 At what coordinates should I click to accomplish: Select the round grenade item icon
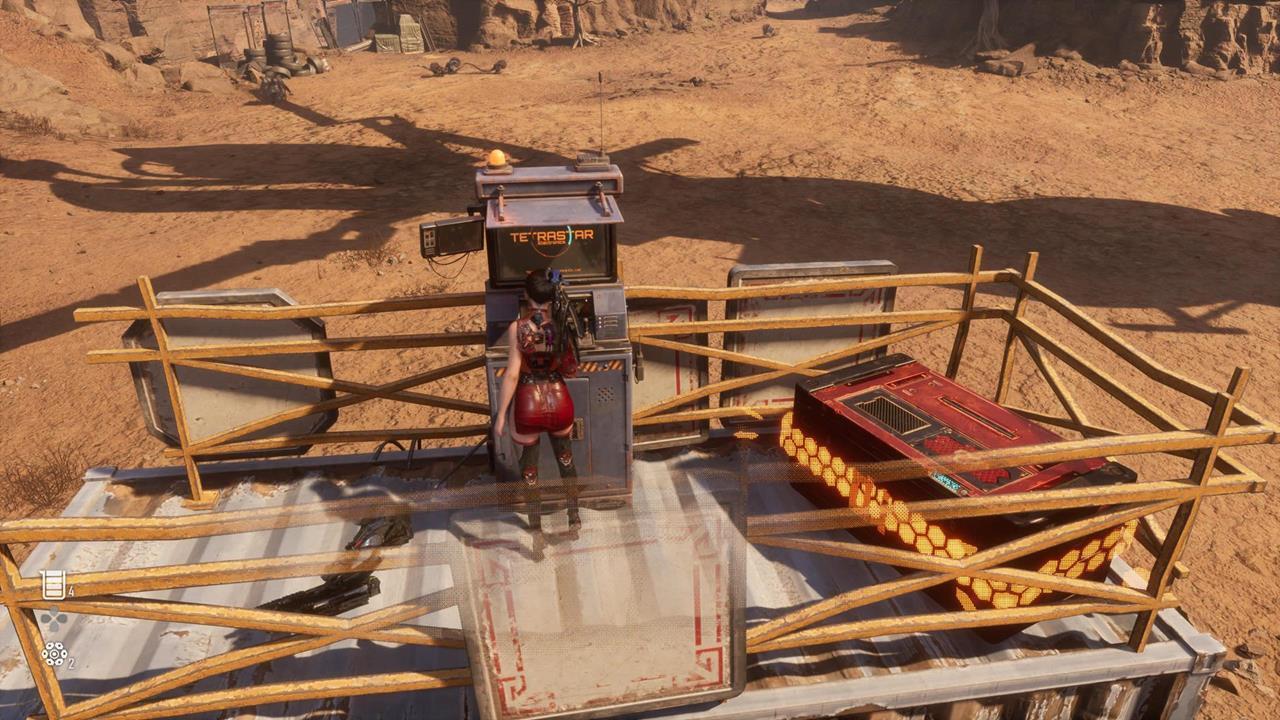(54, 654)
